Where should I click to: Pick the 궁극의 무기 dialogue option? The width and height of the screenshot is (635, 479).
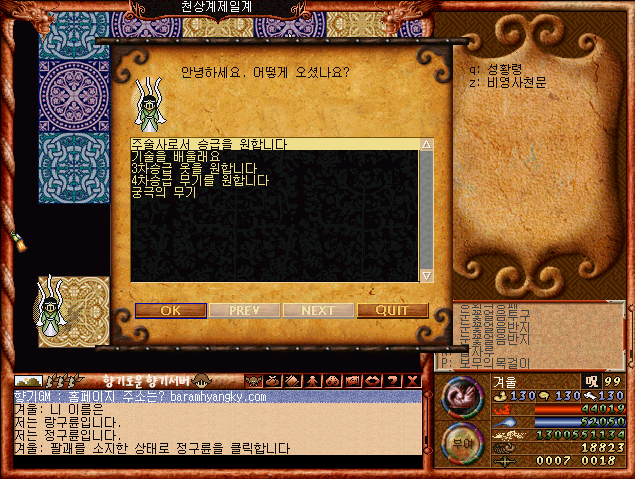(163, 192)
